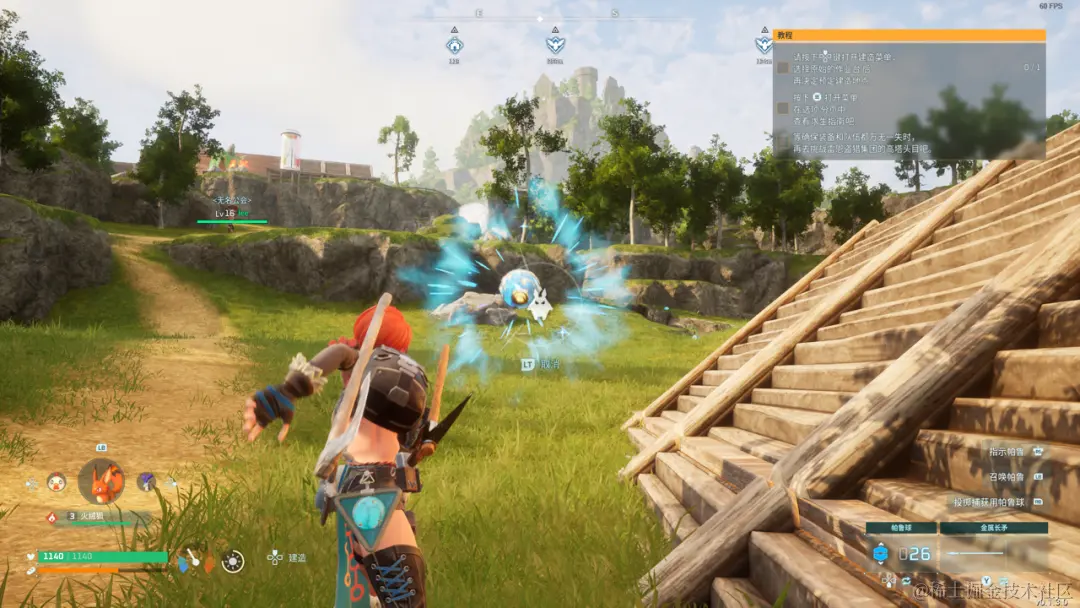Click the sun time-of-day dial

tap(232, 561)
